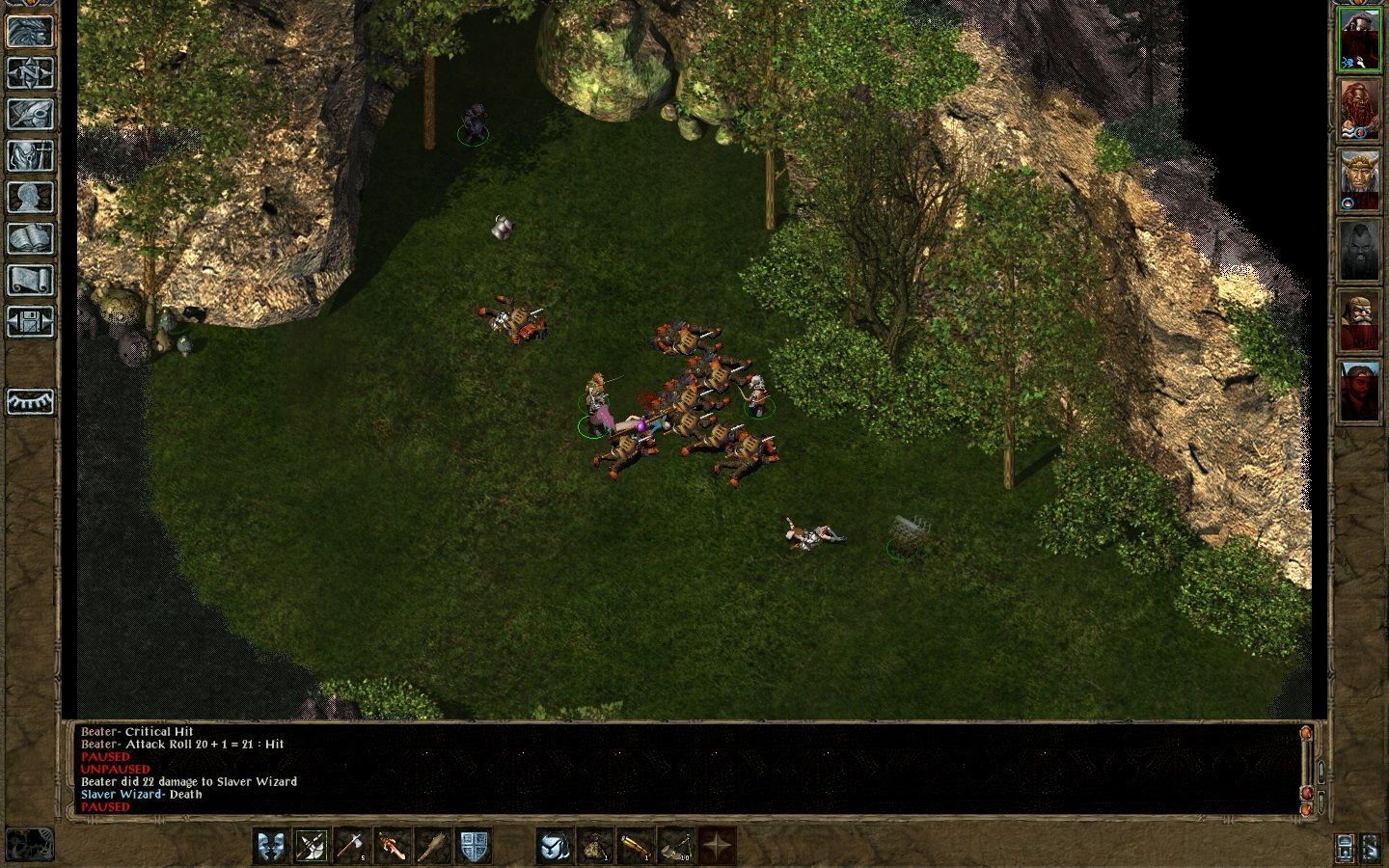Viewport: 1389px width, 868px height.
Task: Open the special abilities star button
Action: point(717,846)
